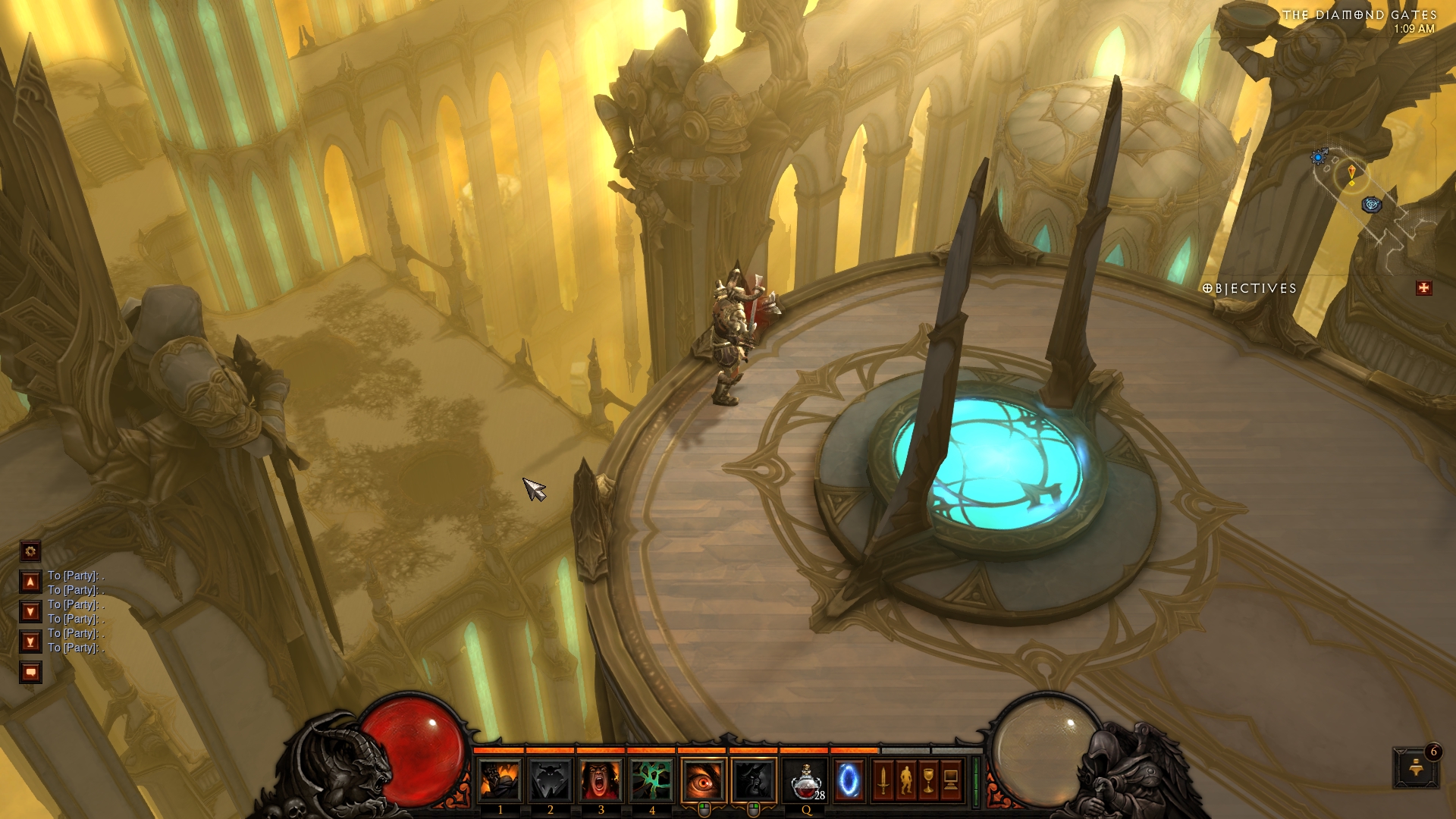Screen dimensions: 1456x819
Task: Cast the green cracked-ground skill
Action: coord(651,780)
